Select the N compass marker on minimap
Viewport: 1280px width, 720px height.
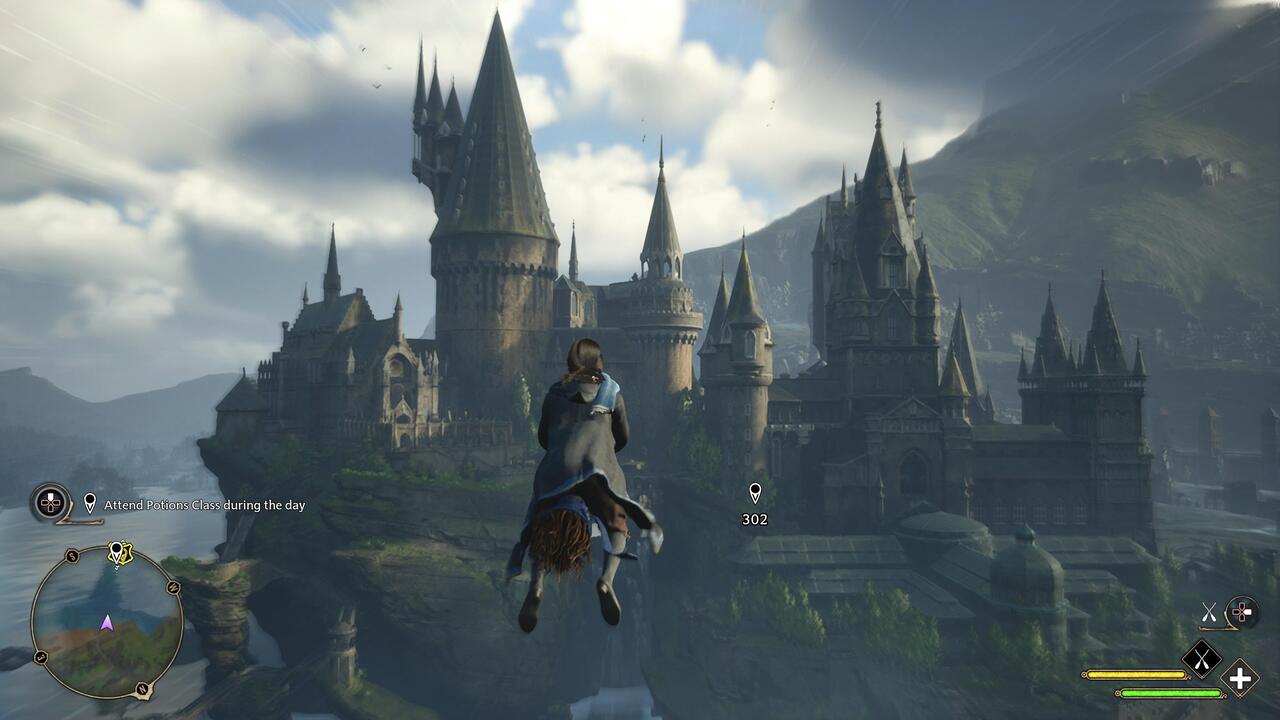pyautogui.click(x=142, y=690)
